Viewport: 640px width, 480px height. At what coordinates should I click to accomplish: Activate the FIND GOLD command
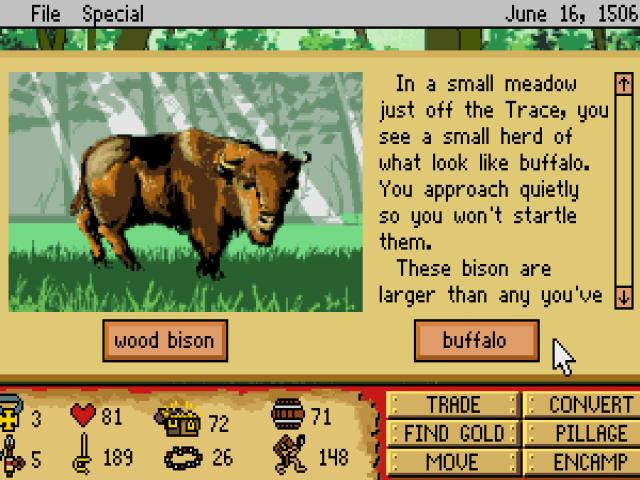453,434
